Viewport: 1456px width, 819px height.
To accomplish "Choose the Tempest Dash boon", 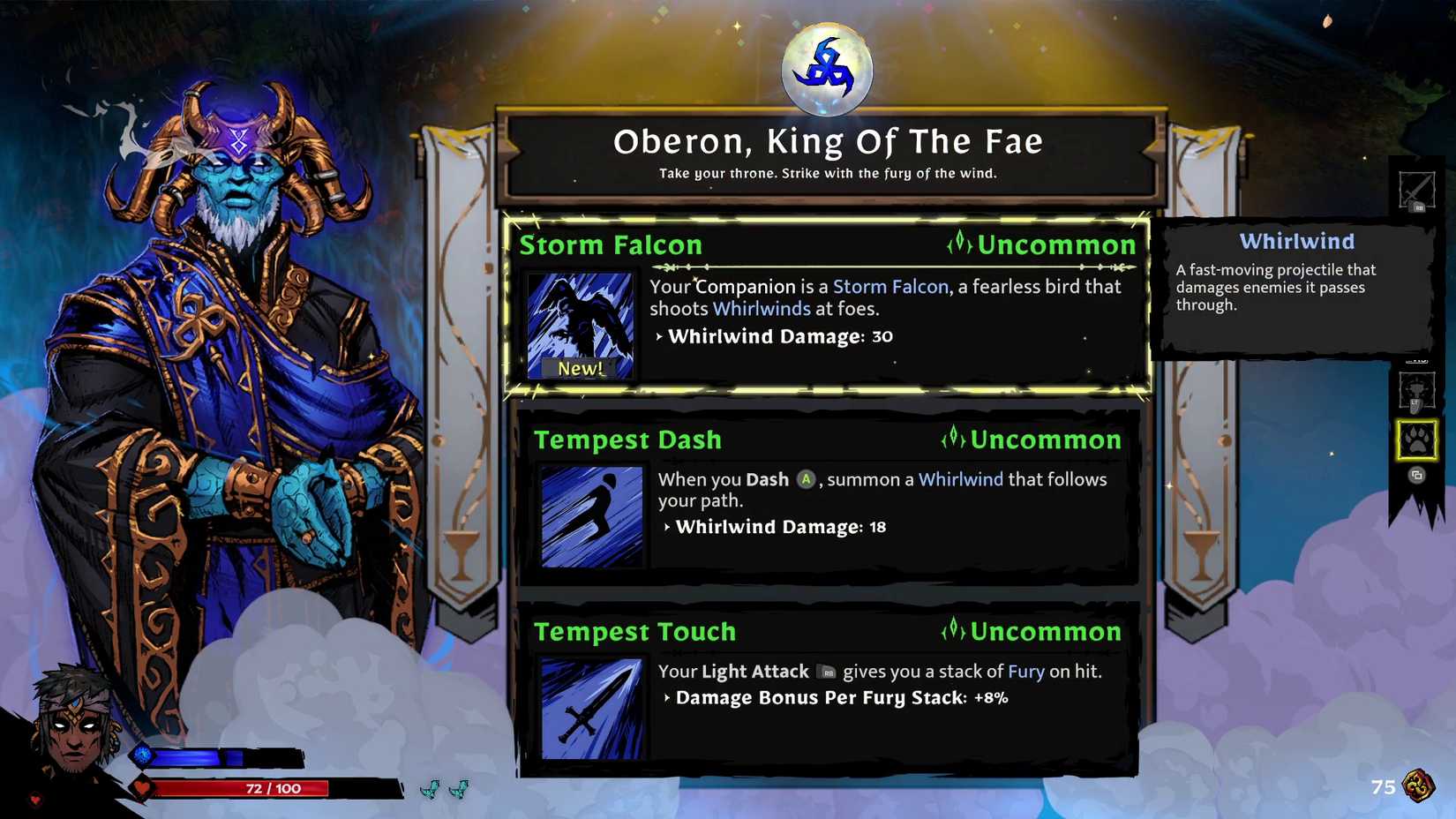I will pyautogui.click(x=828, y=499).
